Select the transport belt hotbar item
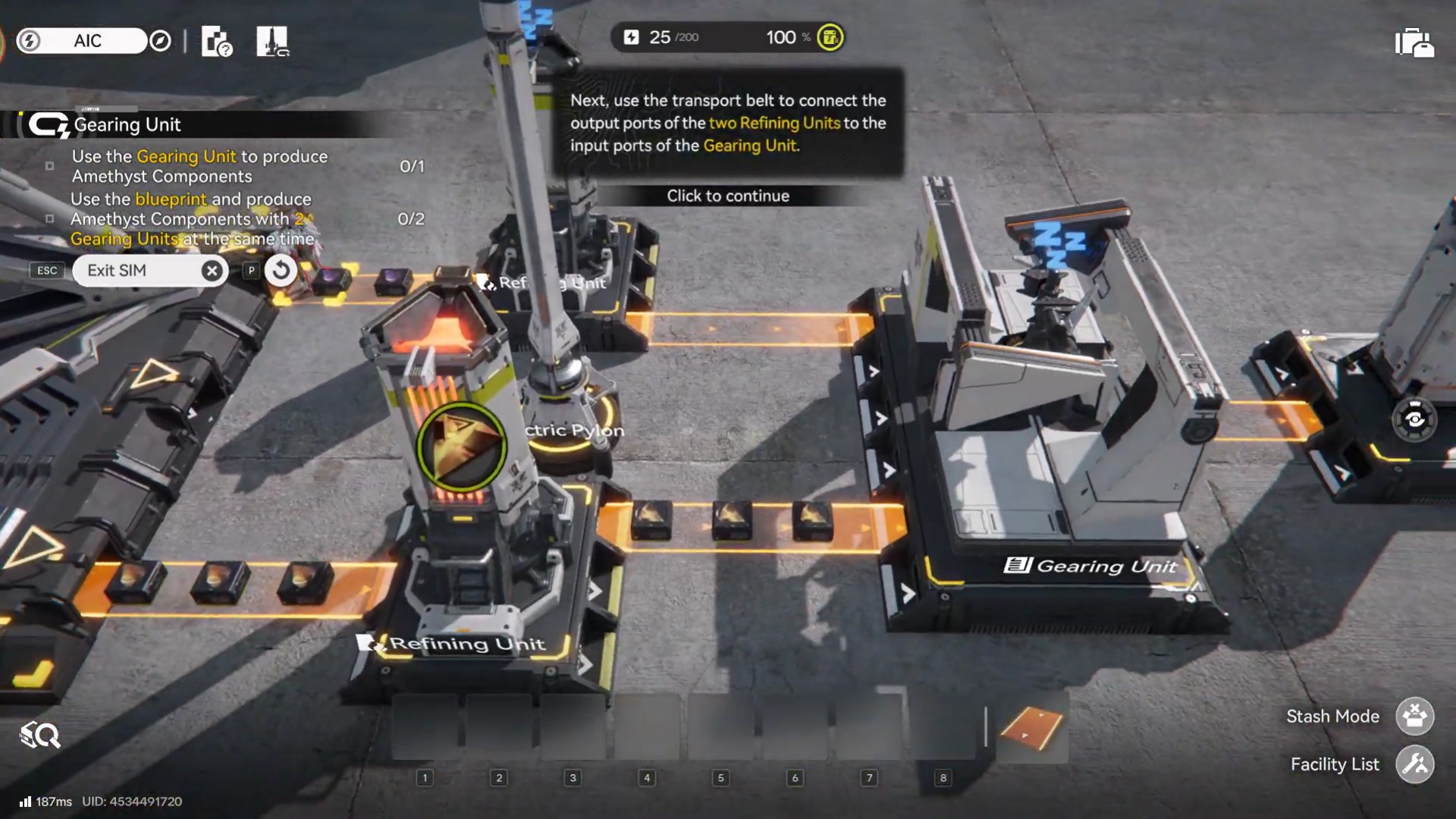This screenshot has width=1456, height=819. point(1031,726)
